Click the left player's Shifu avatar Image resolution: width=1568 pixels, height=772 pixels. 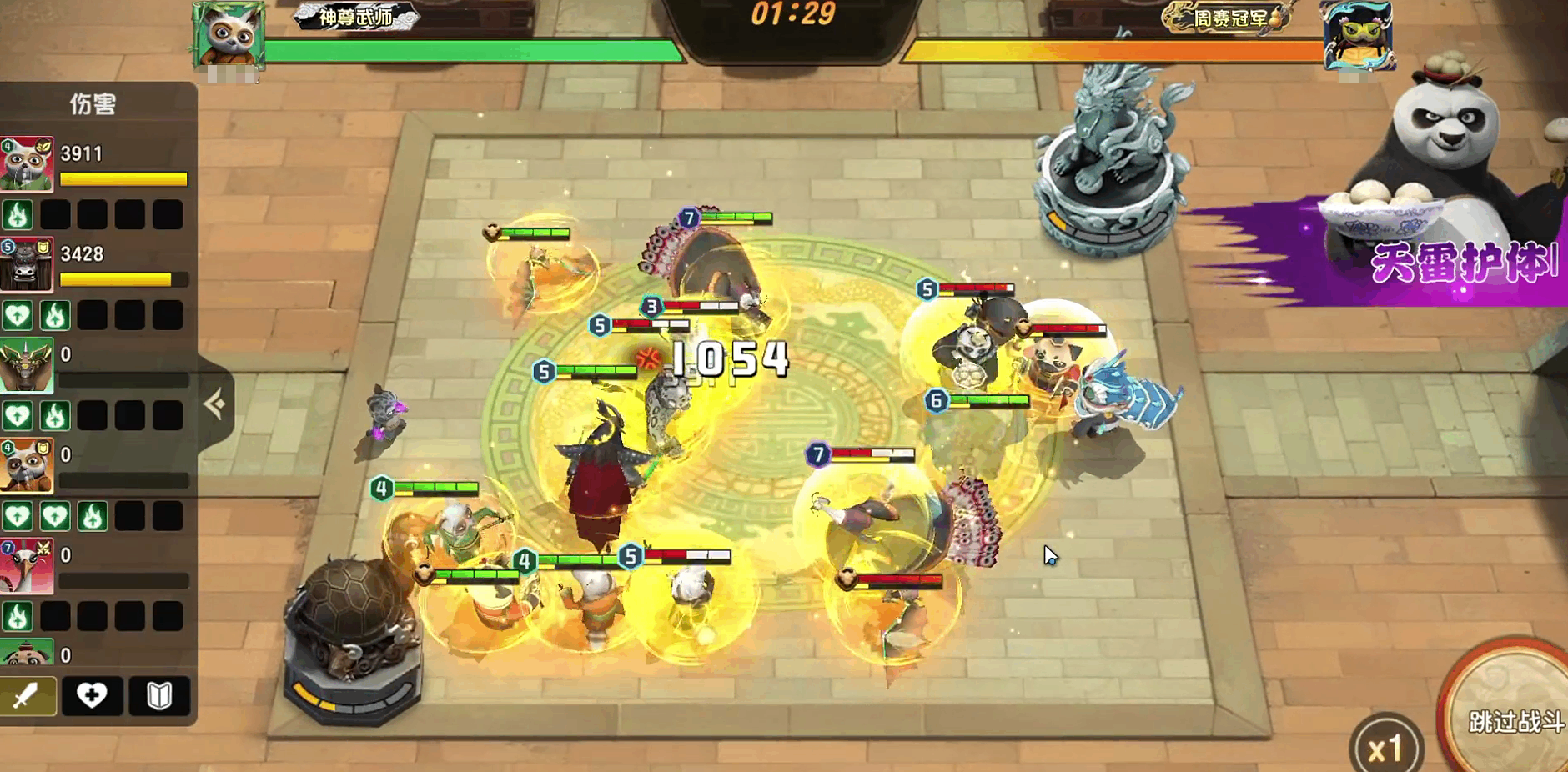point(229,35)
